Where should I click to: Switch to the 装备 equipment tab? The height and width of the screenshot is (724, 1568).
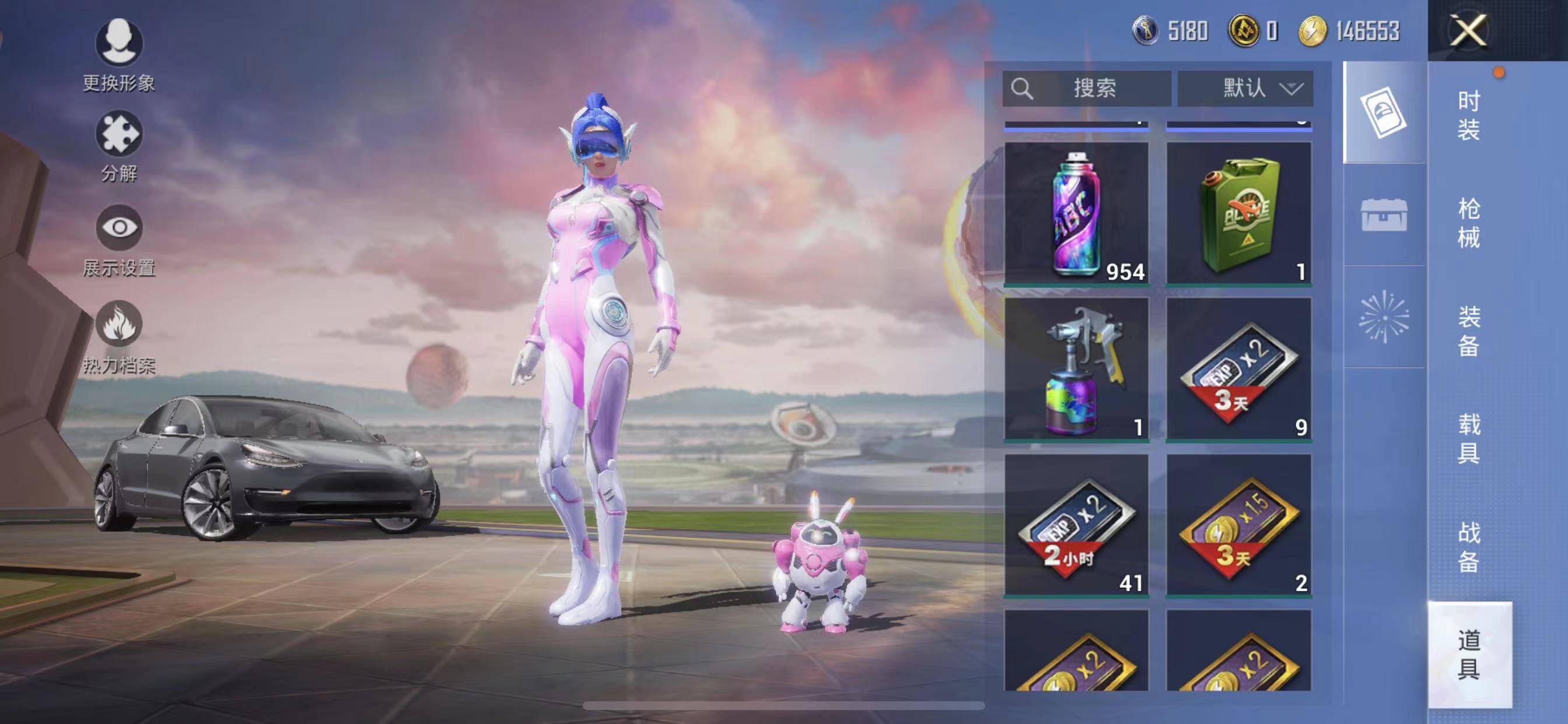1469,331
